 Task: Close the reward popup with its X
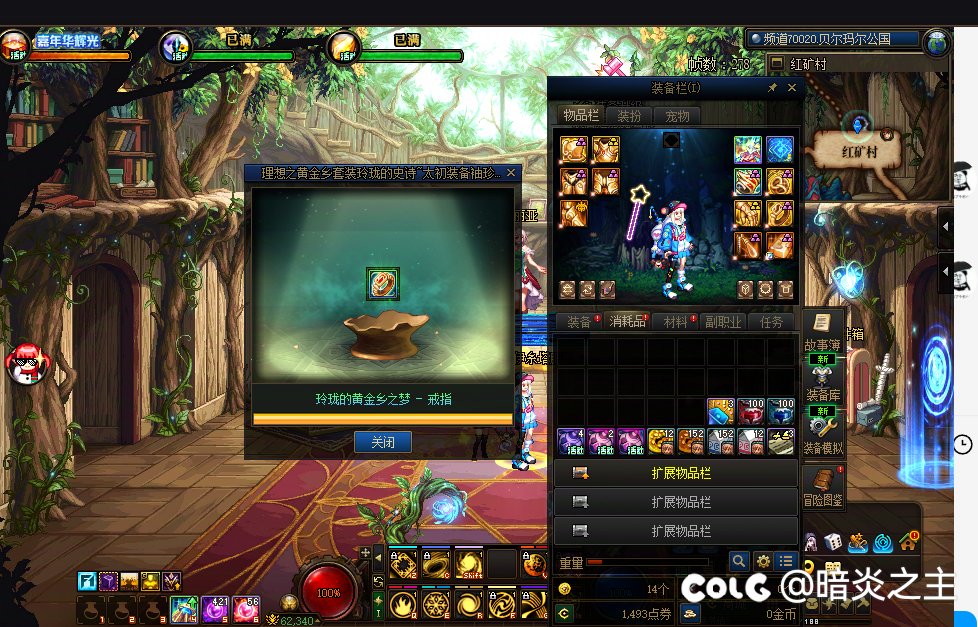click(x=511, y=173)
